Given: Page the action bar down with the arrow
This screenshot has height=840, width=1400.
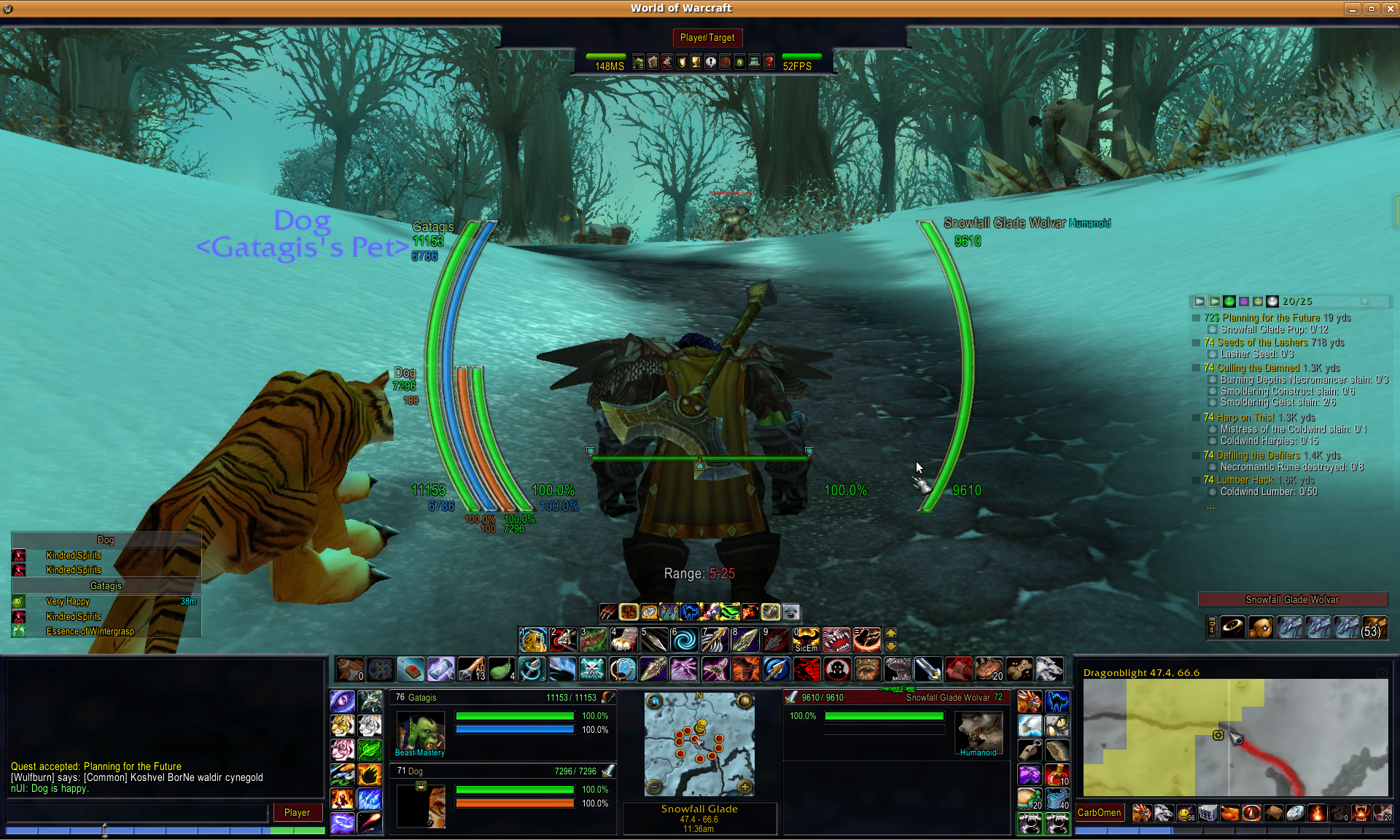Looking at the screenshot, I should coord(891,647).
